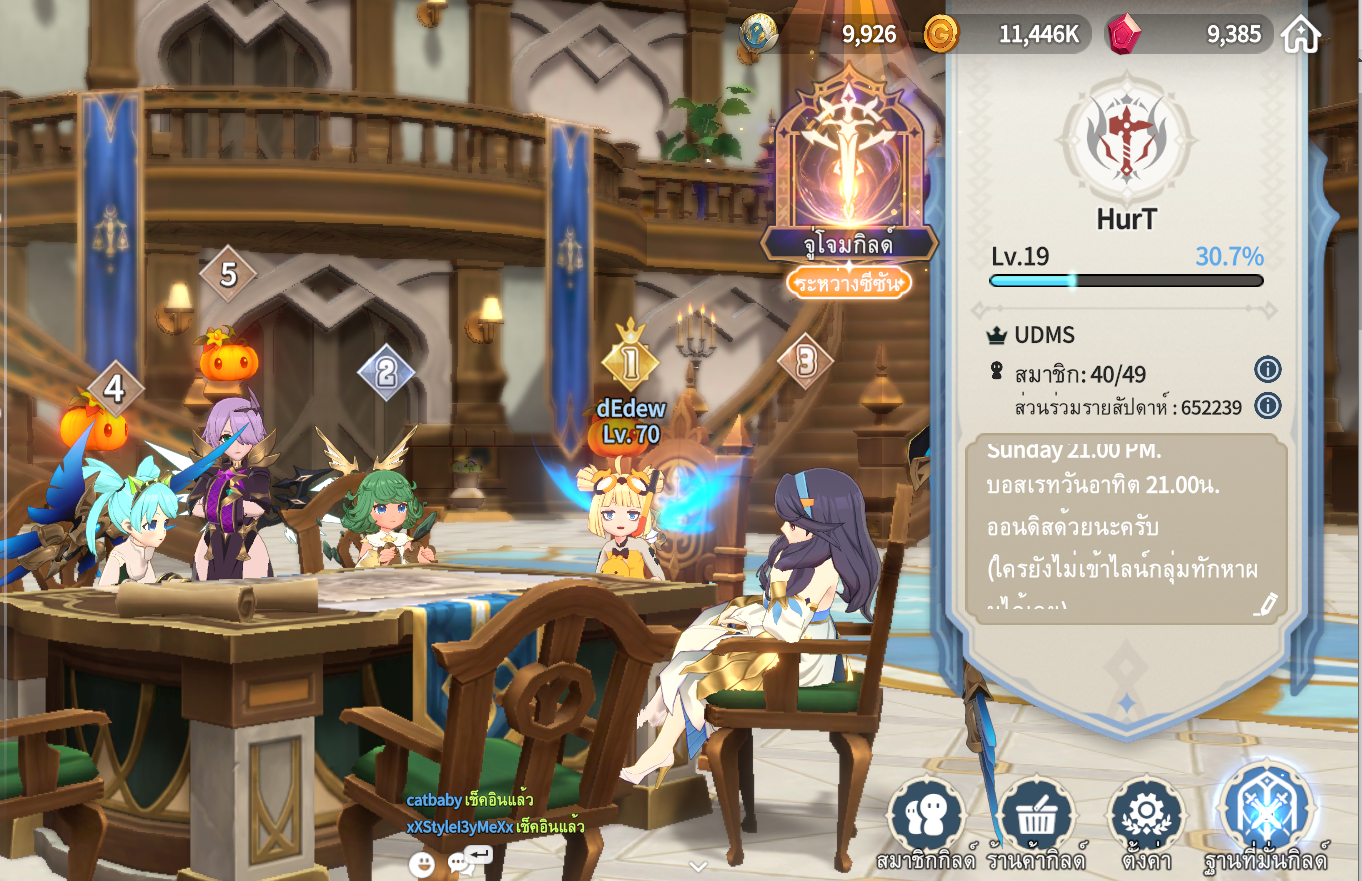1362x881 pixels.
Task: Show member count info
Action: click(x=1267, y=370)
